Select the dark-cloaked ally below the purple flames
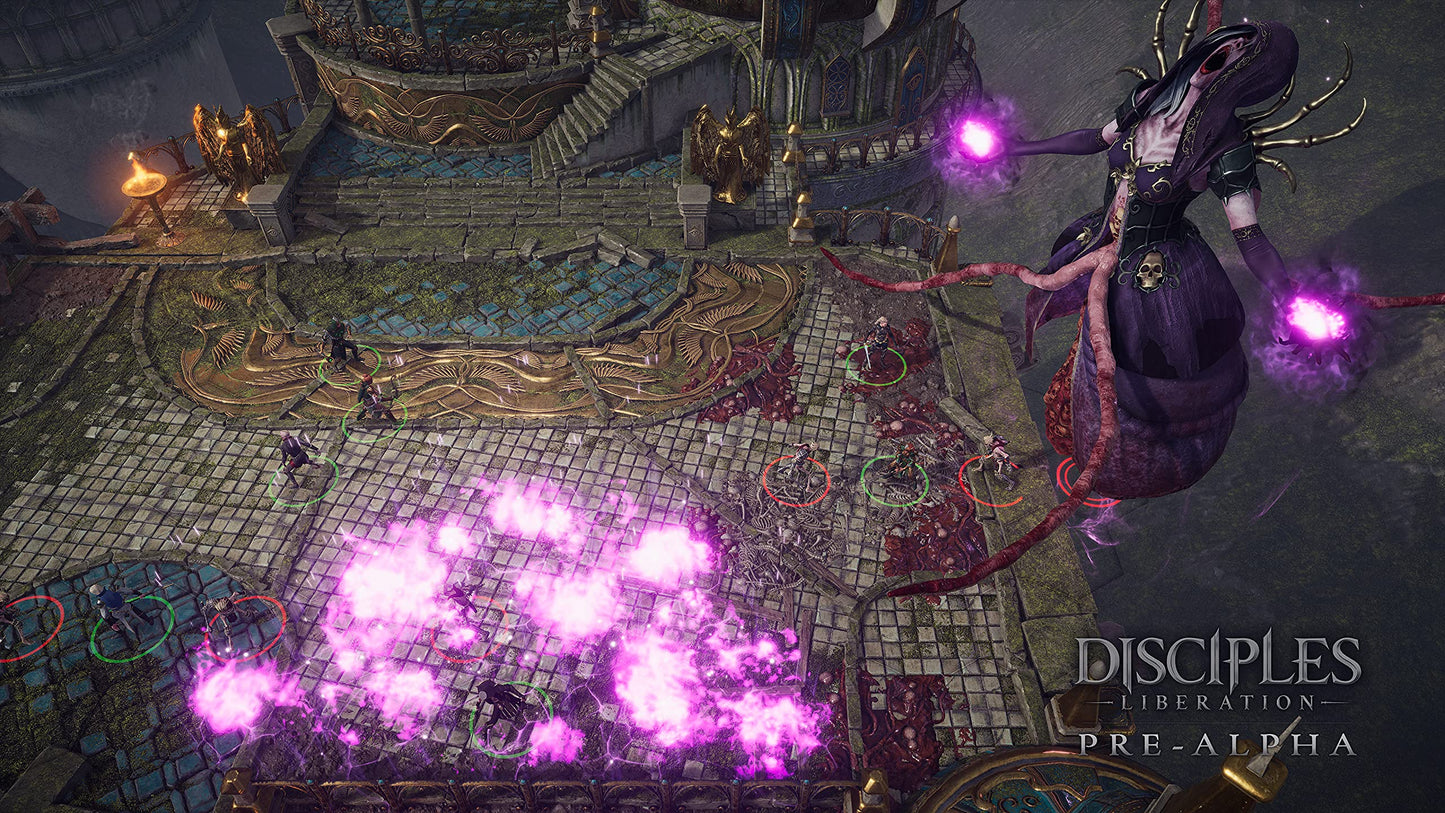 [x=505, y=705]
